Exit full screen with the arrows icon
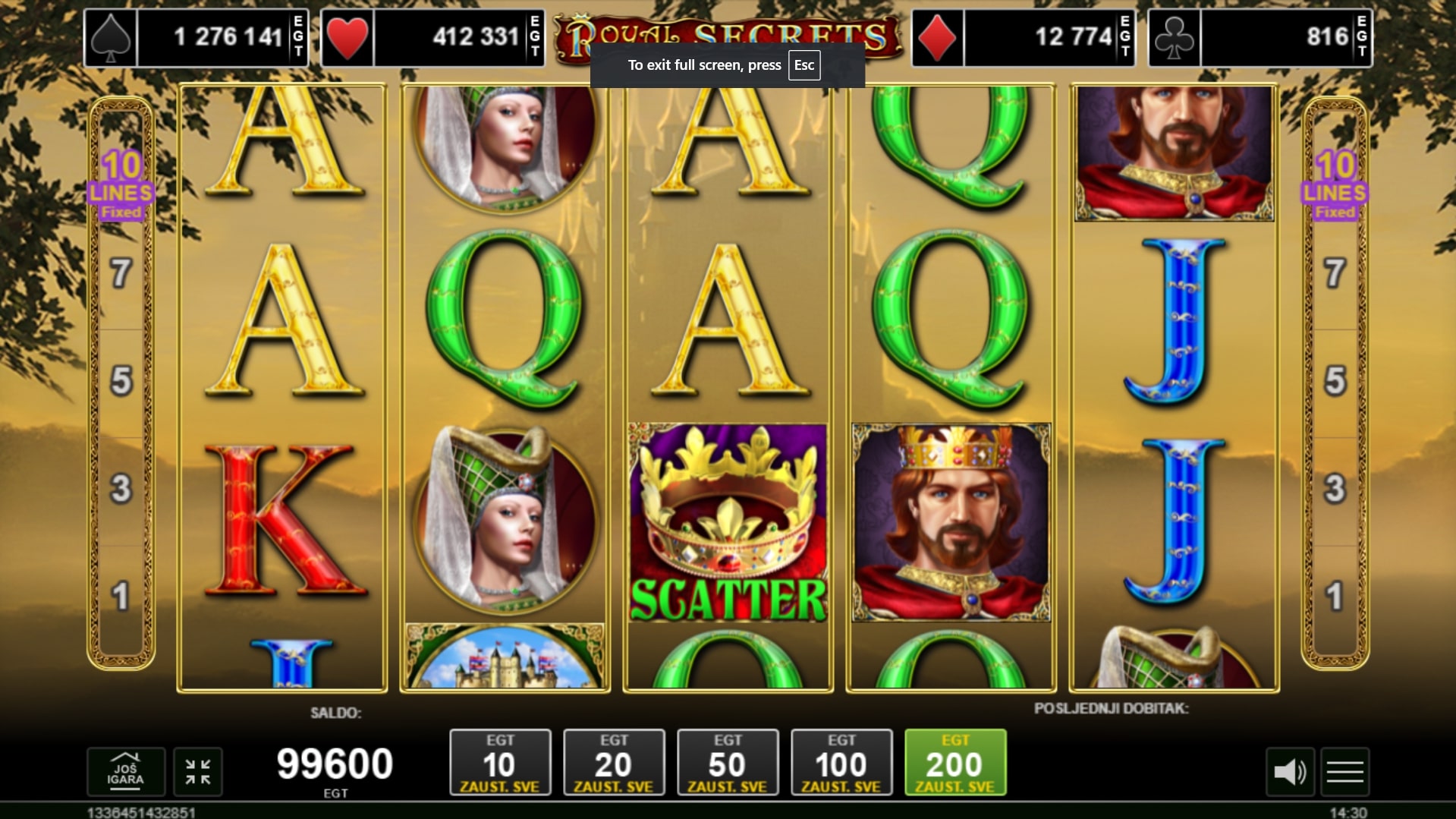Image resolution: width=1456 pixels, height=819 pixels. [198, 771]
